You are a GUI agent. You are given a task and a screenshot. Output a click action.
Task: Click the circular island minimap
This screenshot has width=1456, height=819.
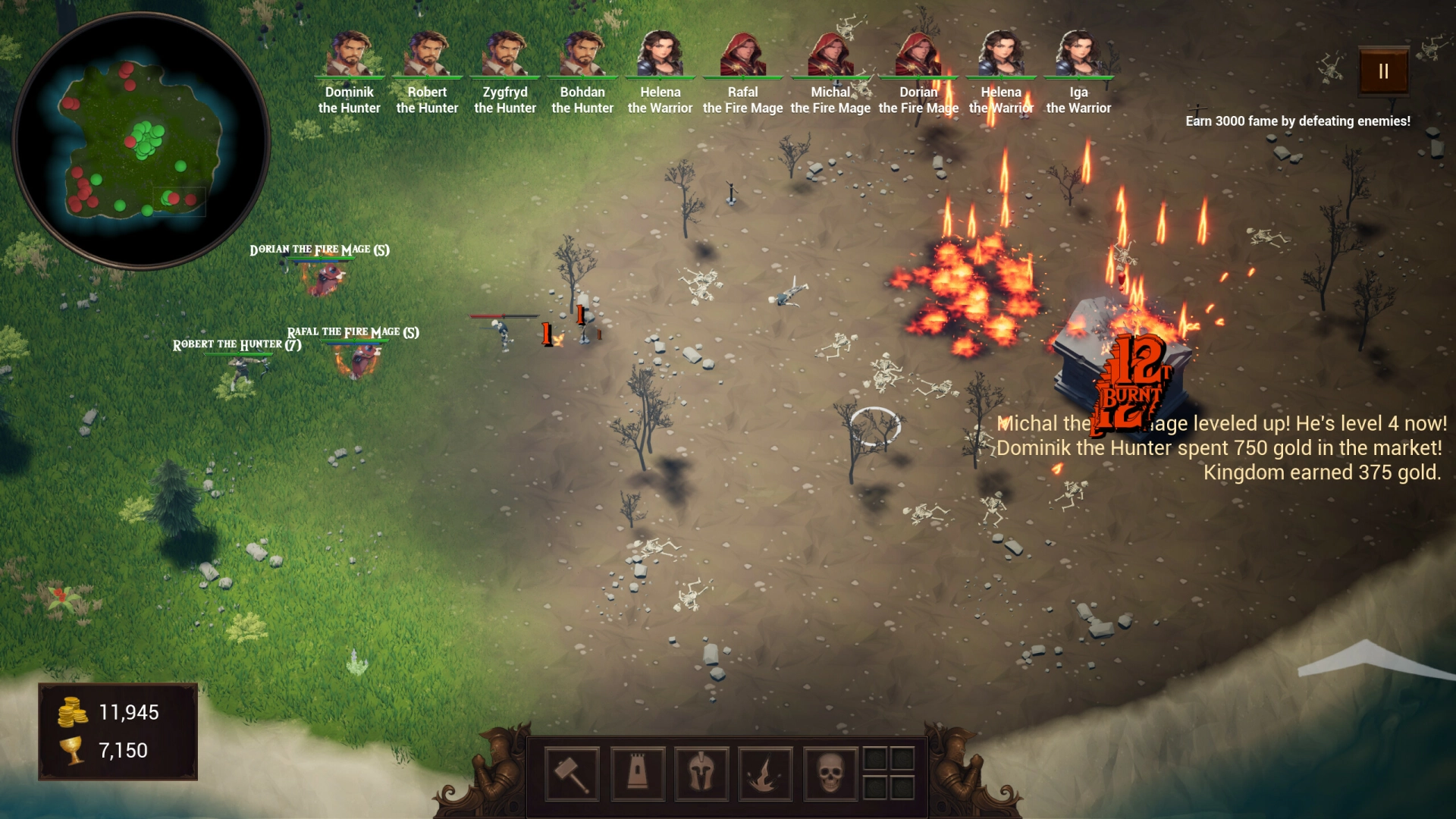[141, 141]
